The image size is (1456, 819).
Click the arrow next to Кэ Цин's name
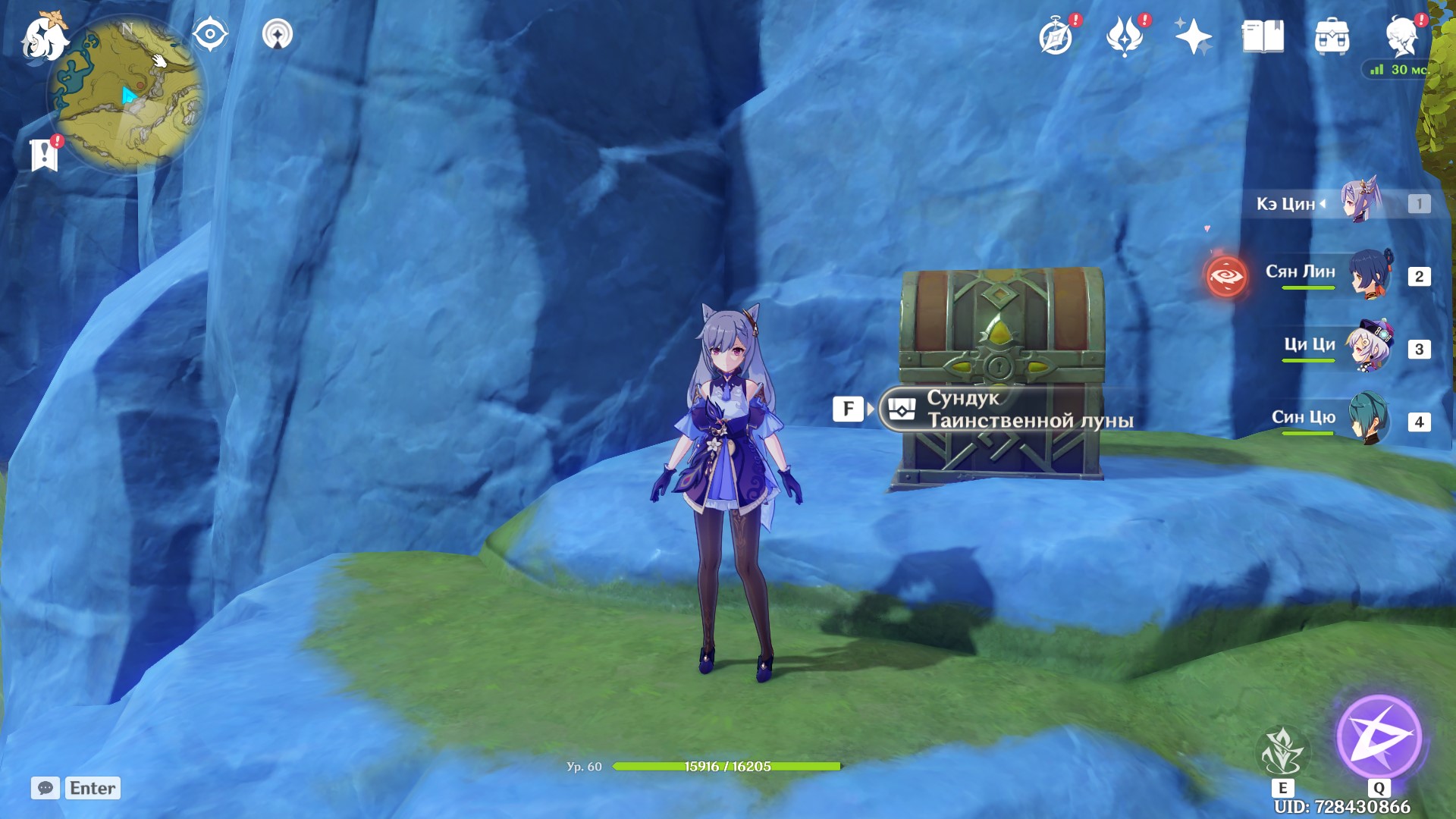pyautogui.click(x=1322, y=205)
